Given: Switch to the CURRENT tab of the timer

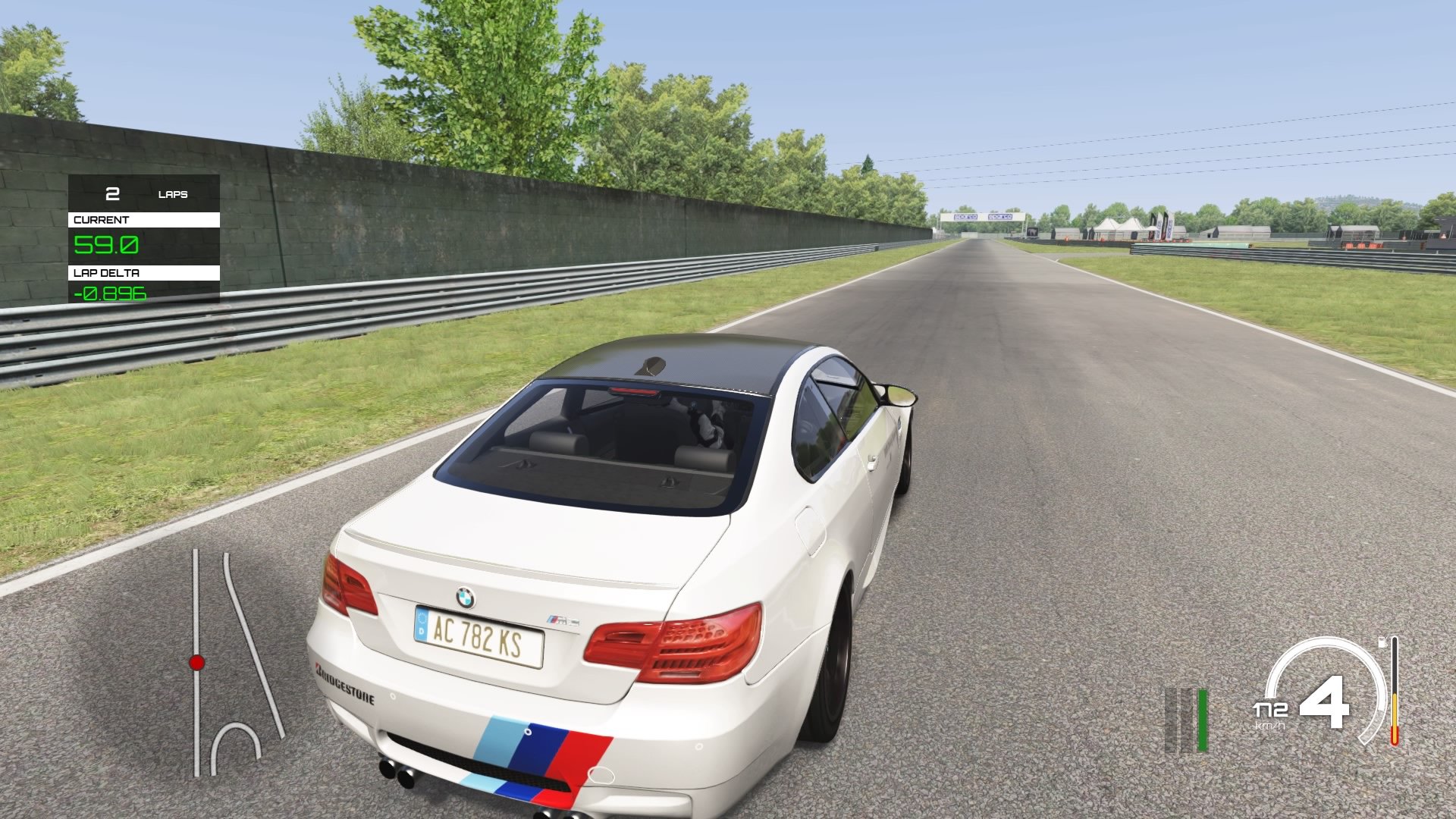Looking at the screenshot, I should pyautogui.click(x=106, y=220).
